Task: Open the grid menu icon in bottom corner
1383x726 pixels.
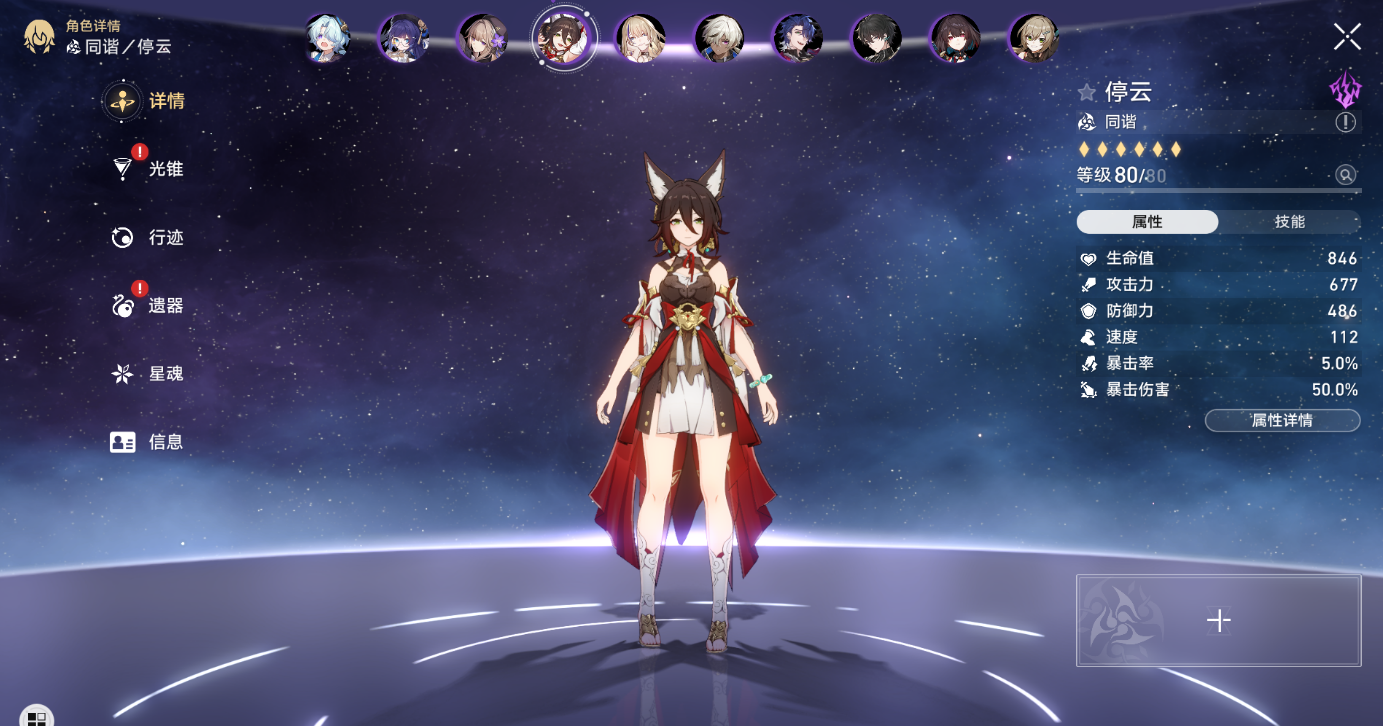Action: [x=35, y=717]
